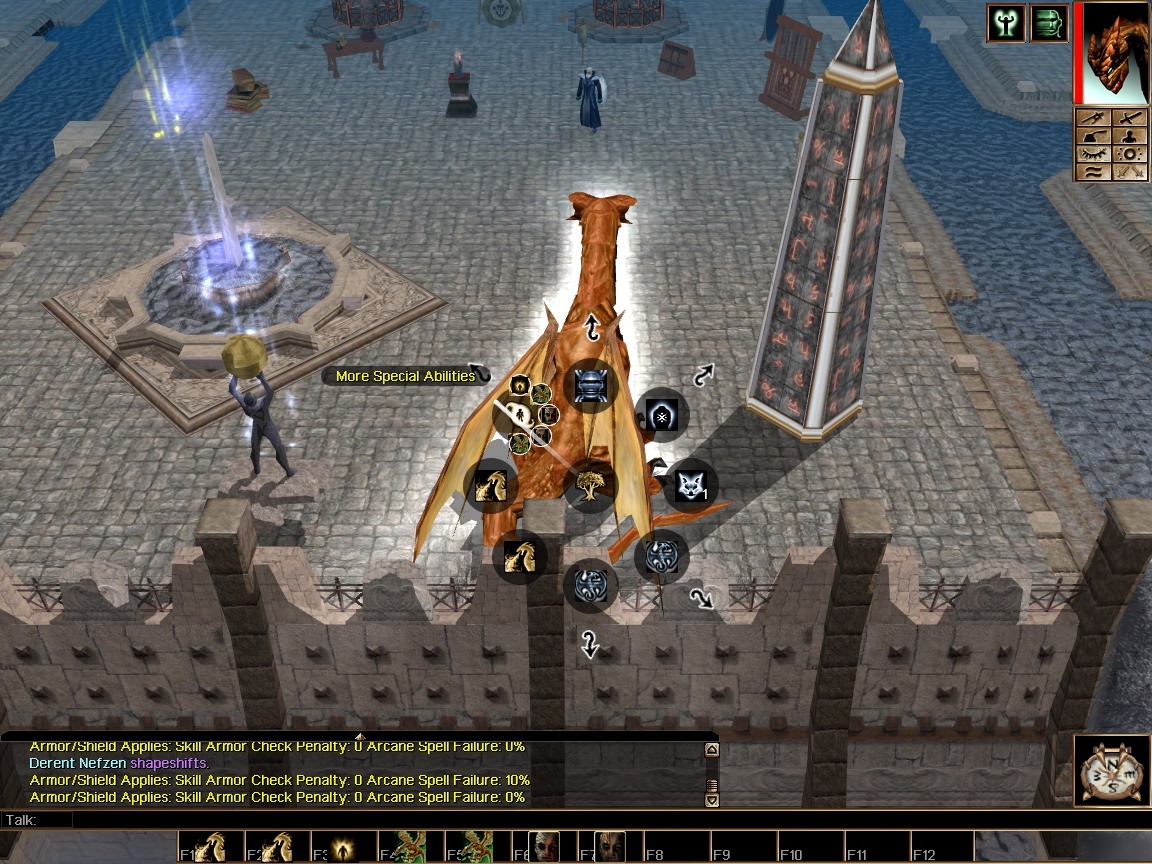
Task: Rest using the closed-eye button
Action: [x=1096, y=154]
